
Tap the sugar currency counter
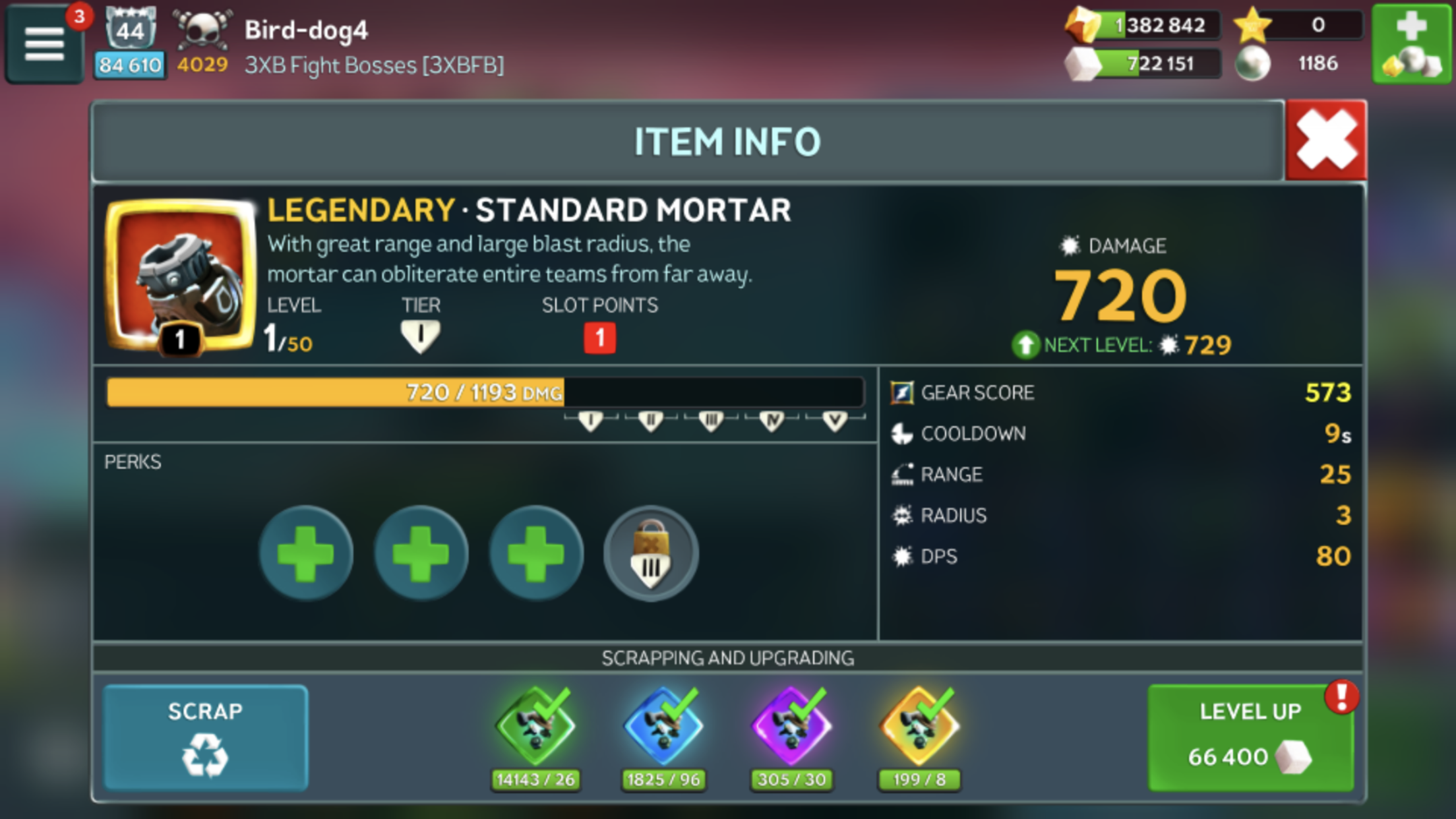pos(1144,64)
